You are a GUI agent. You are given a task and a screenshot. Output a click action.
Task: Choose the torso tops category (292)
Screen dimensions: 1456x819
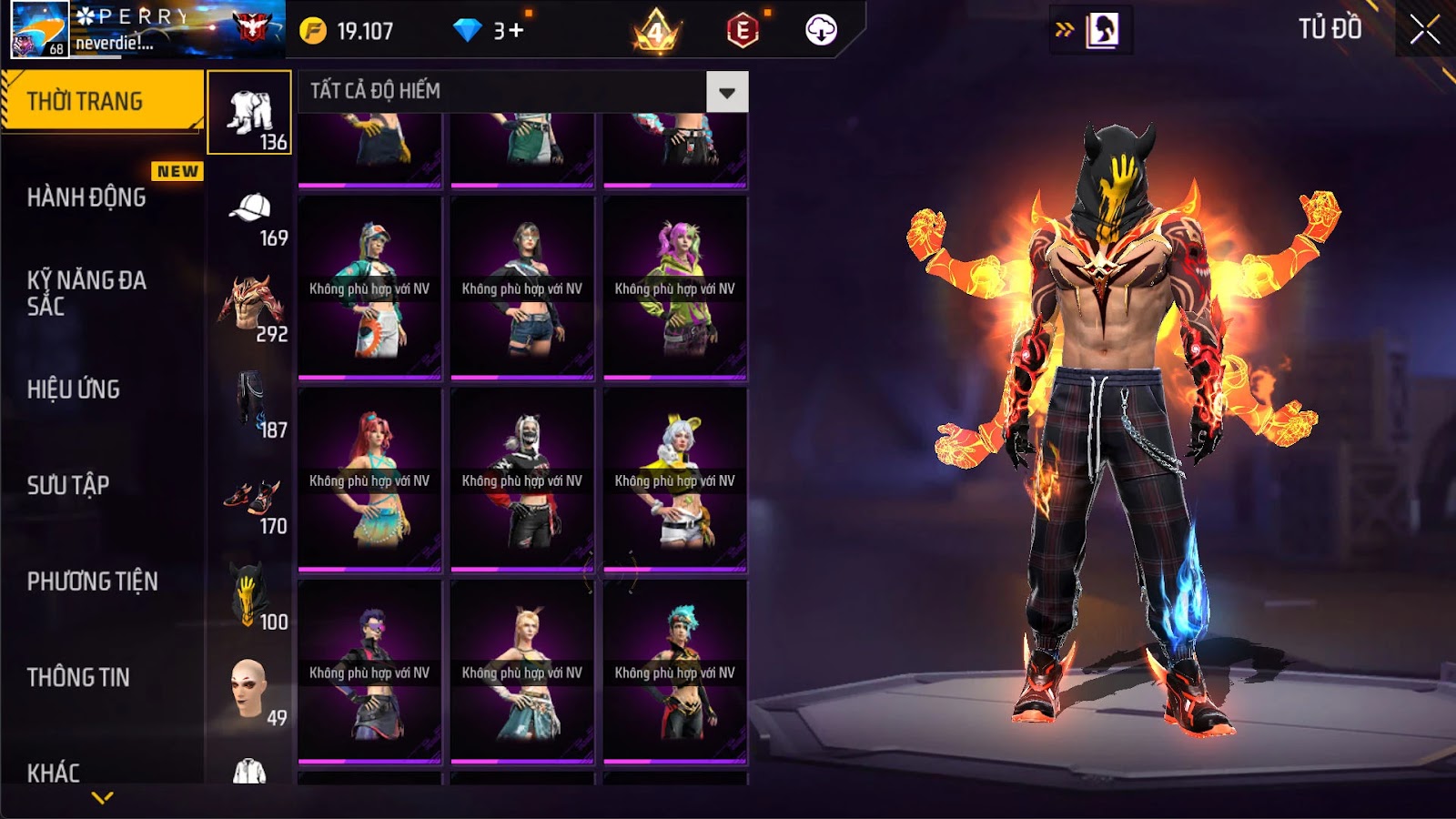[249, 309]
